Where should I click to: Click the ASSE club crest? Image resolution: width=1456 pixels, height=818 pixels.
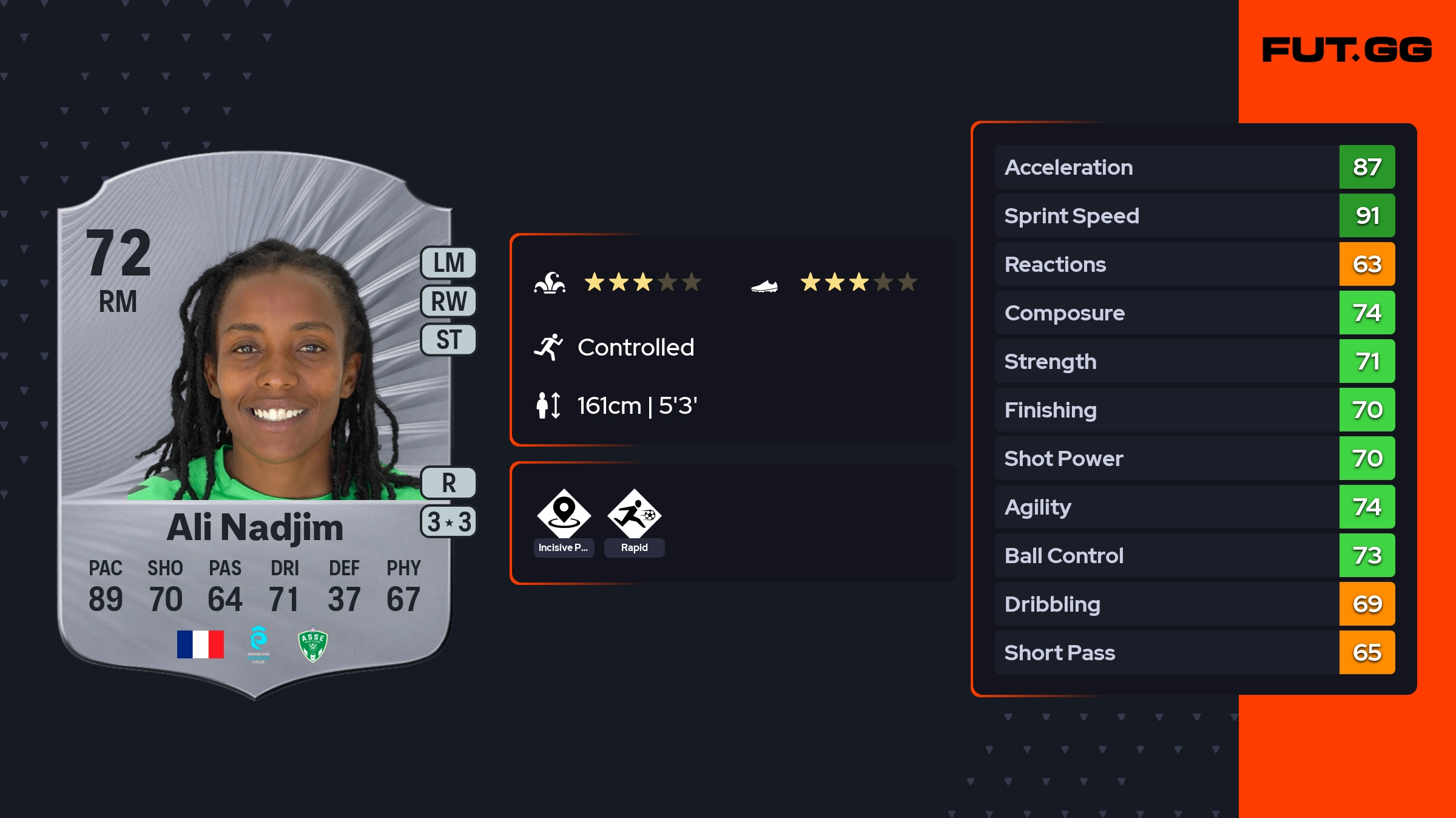point(313,644)
